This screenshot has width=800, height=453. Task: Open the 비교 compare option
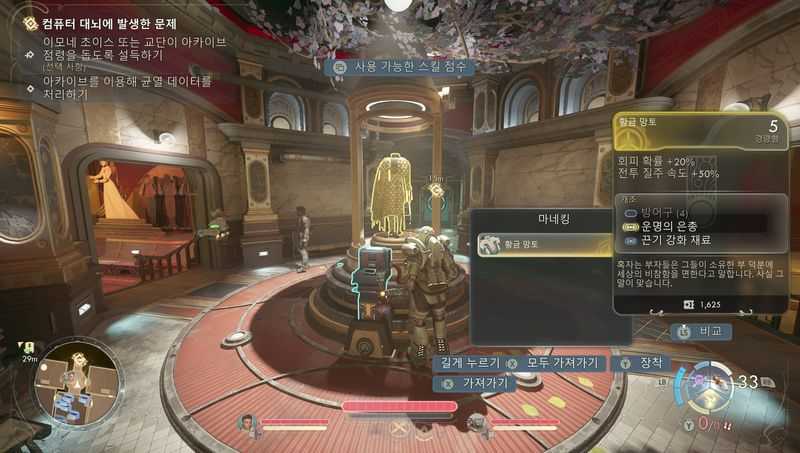(704, 331)
